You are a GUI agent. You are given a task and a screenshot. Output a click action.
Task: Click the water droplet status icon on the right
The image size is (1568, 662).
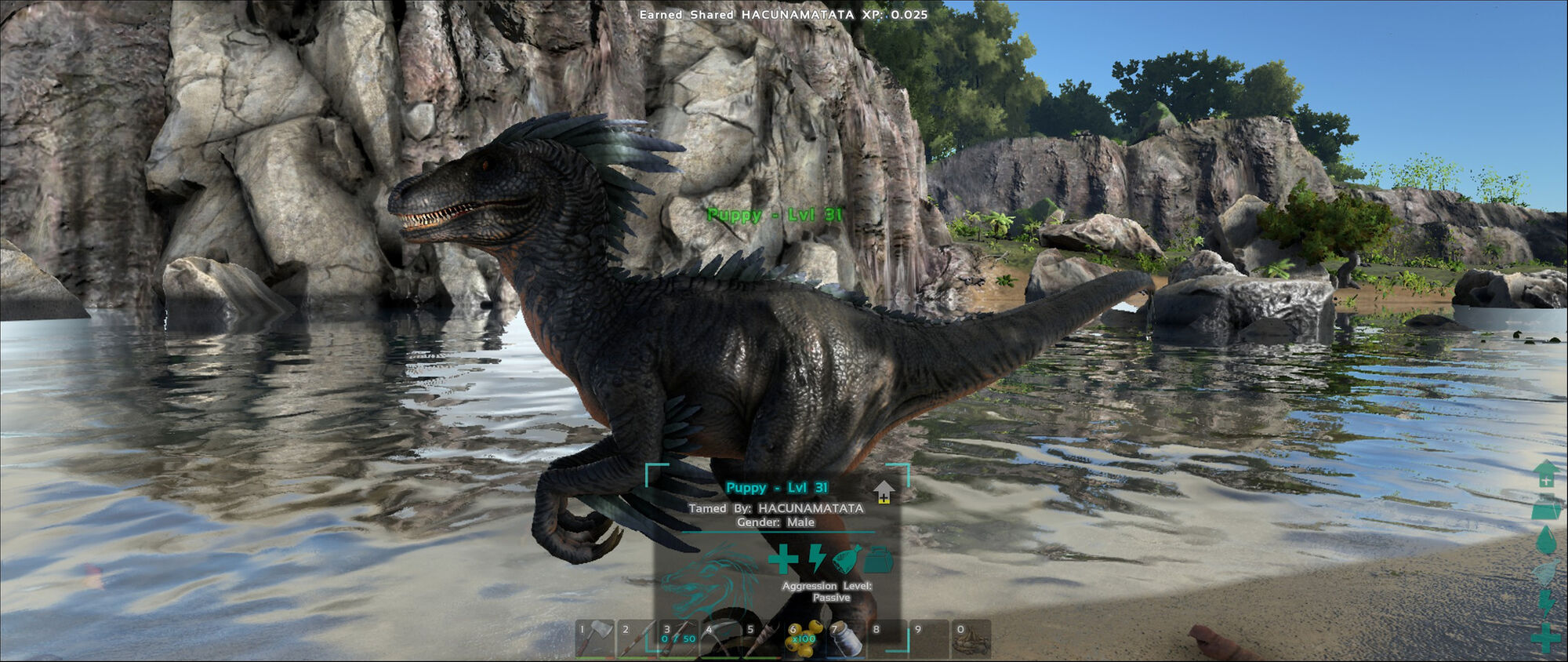(x=1548, y=539)
